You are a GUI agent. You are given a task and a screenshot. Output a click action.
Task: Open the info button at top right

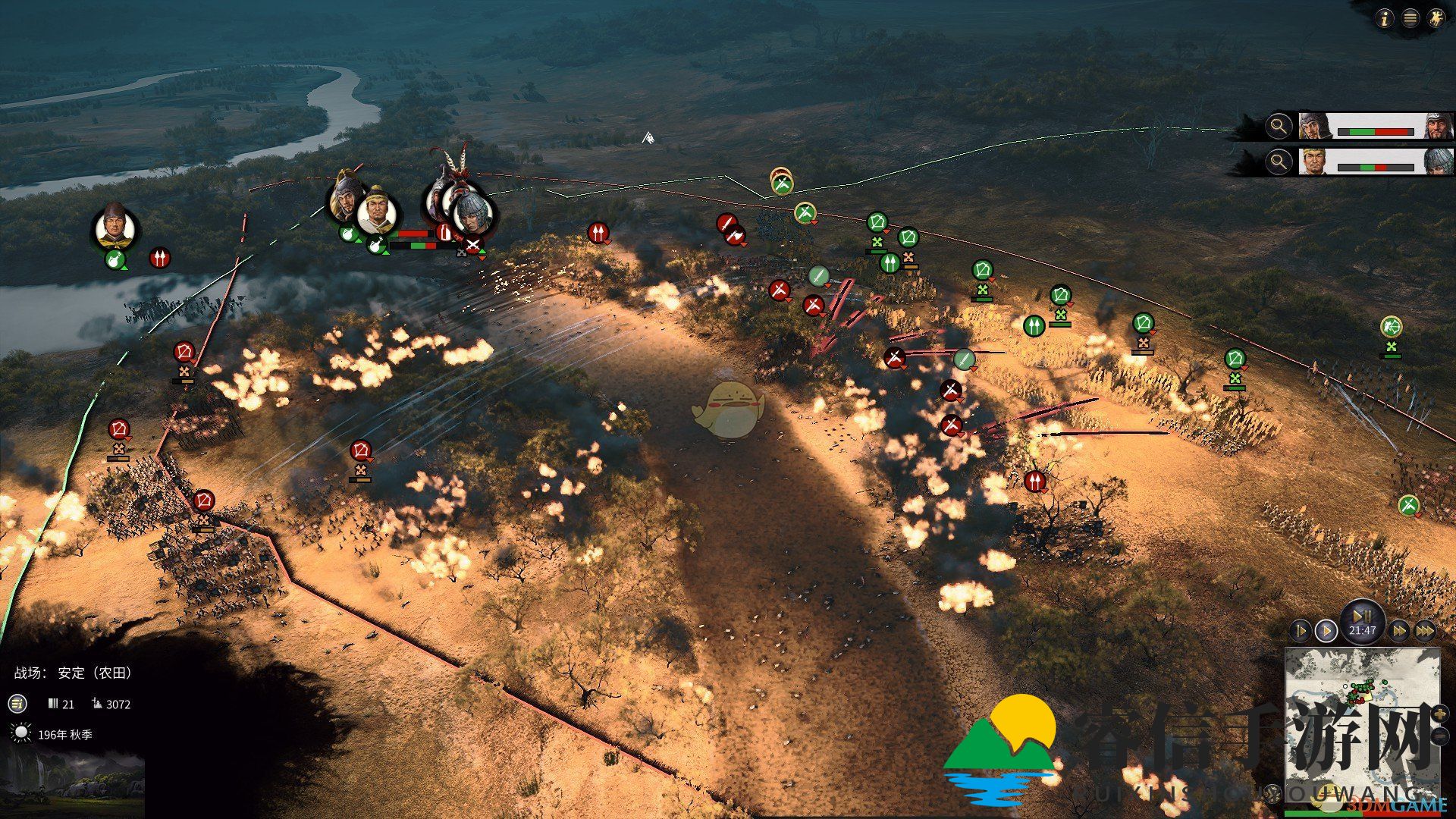pyautogui.click(x=1385, y=19)
